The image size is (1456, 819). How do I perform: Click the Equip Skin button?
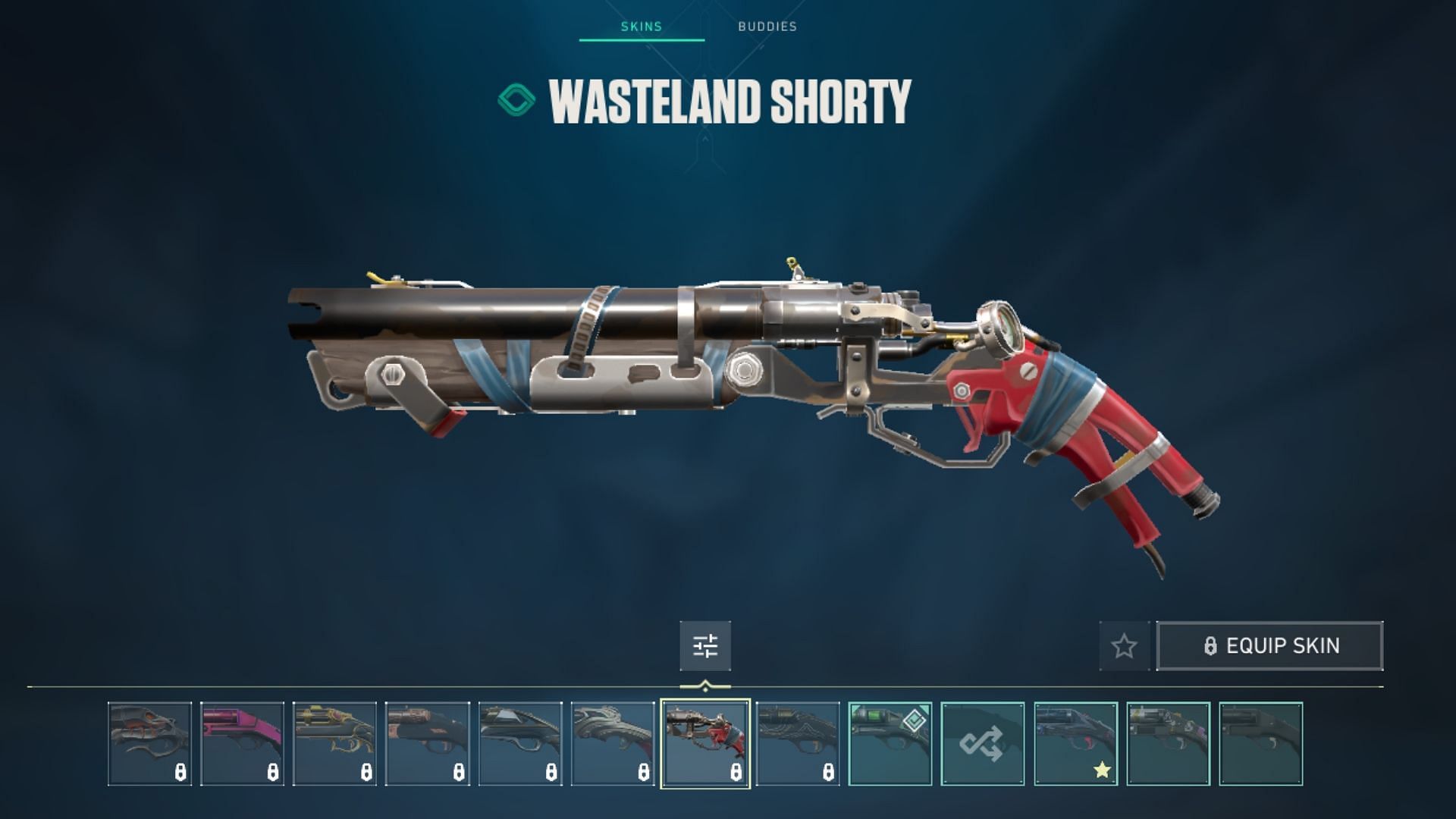[x=1270, y=646]
